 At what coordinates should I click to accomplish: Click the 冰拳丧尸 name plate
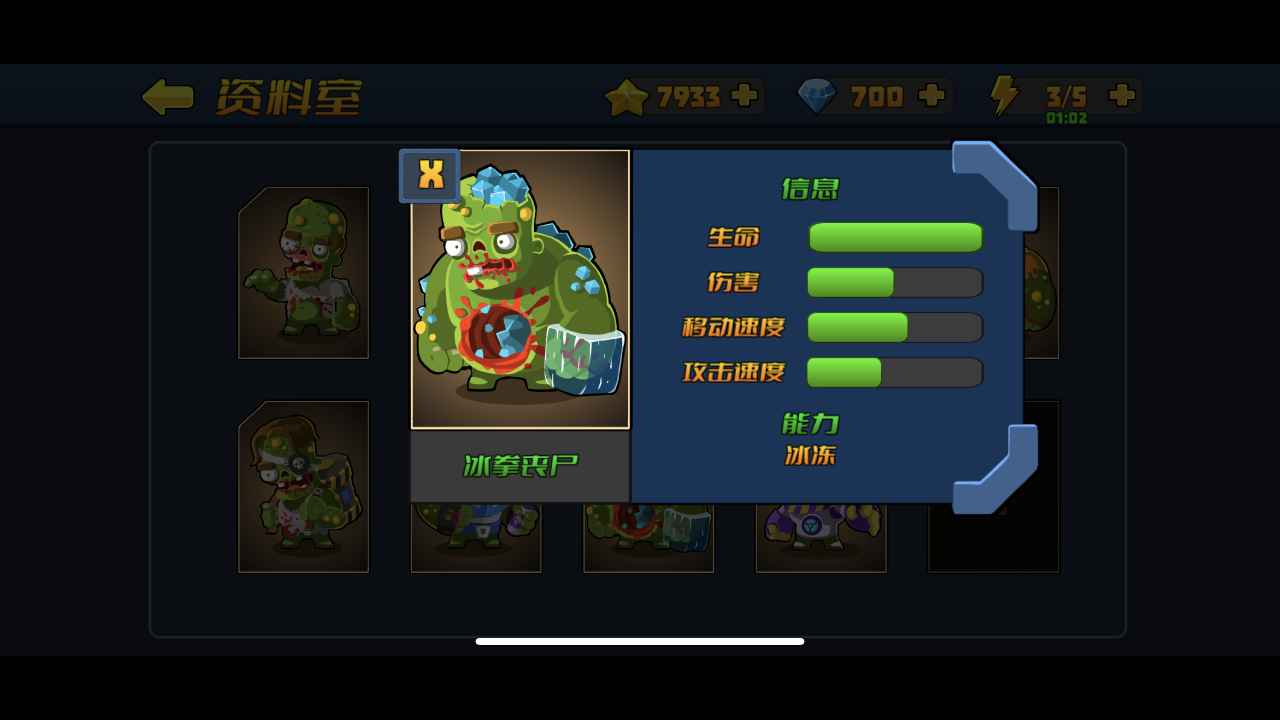click(520, 464)
